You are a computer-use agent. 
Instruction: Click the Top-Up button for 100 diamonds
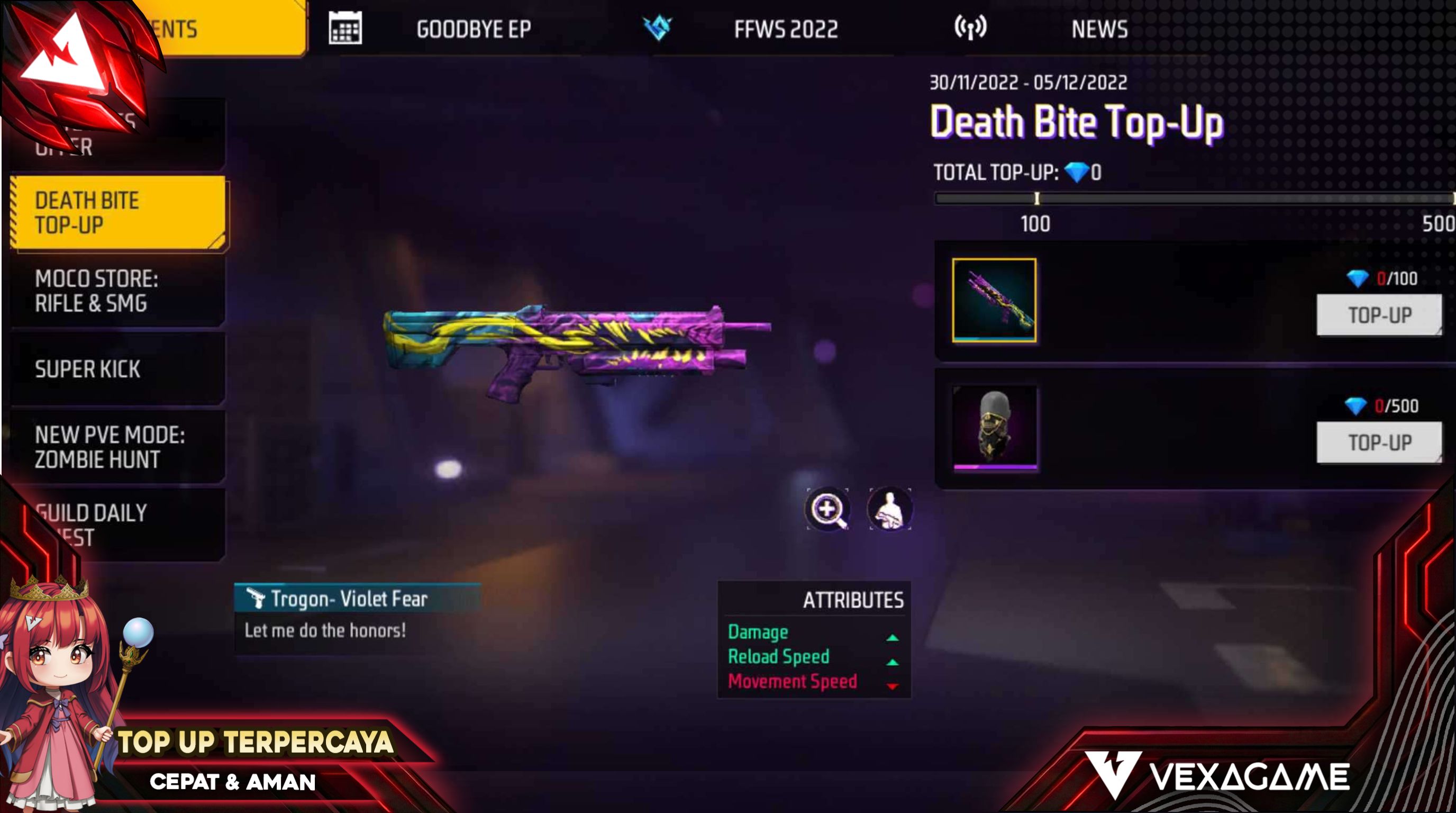[x=1379, y=315]
